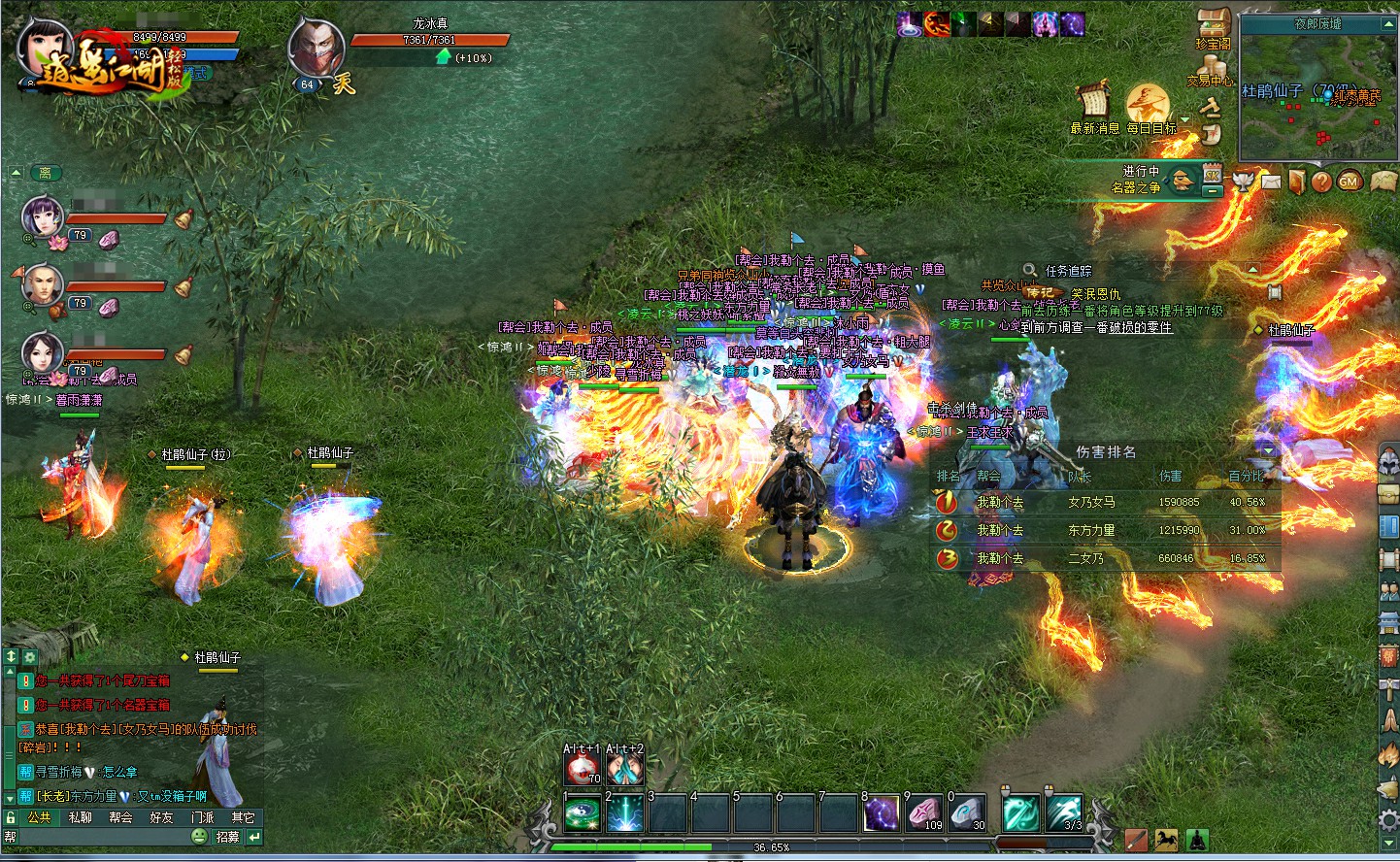
Task: Select the 好友 chat tab
Action: click(162, 817)
